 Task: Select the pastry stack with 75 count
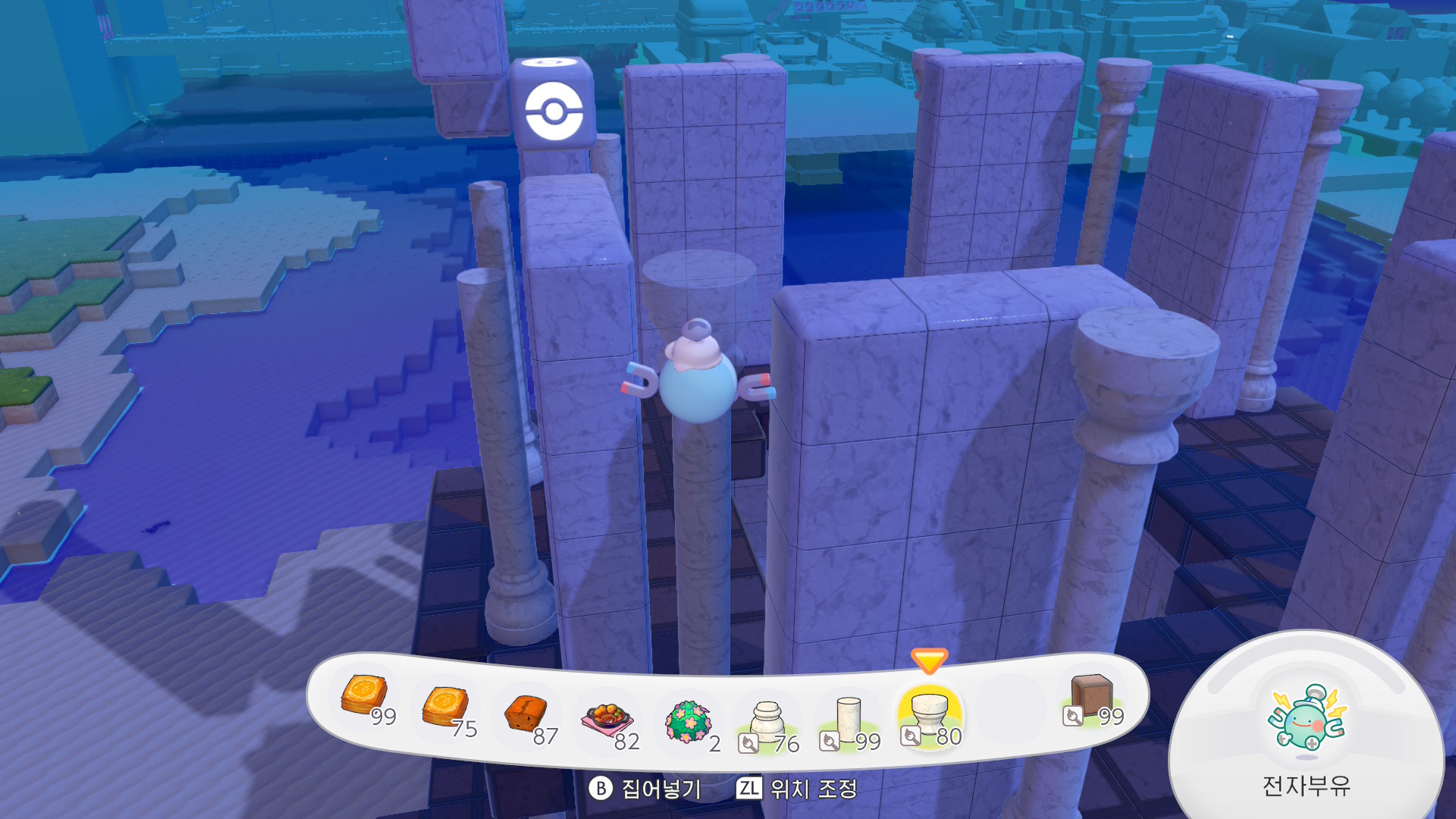pos(445,708)
